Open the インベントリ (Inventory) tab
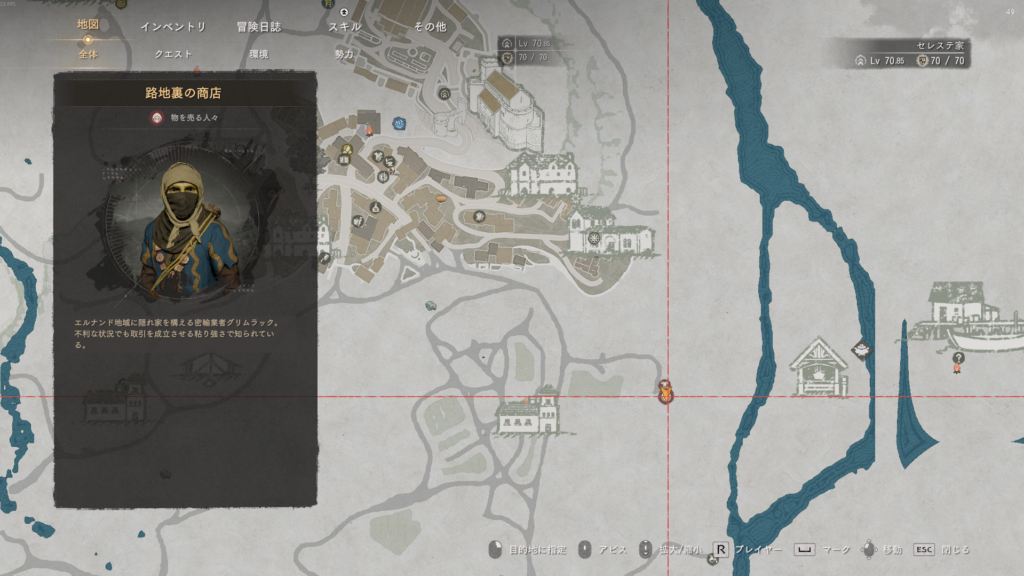The width and height of the screenshot is (1024, 576). click(173, 27)
